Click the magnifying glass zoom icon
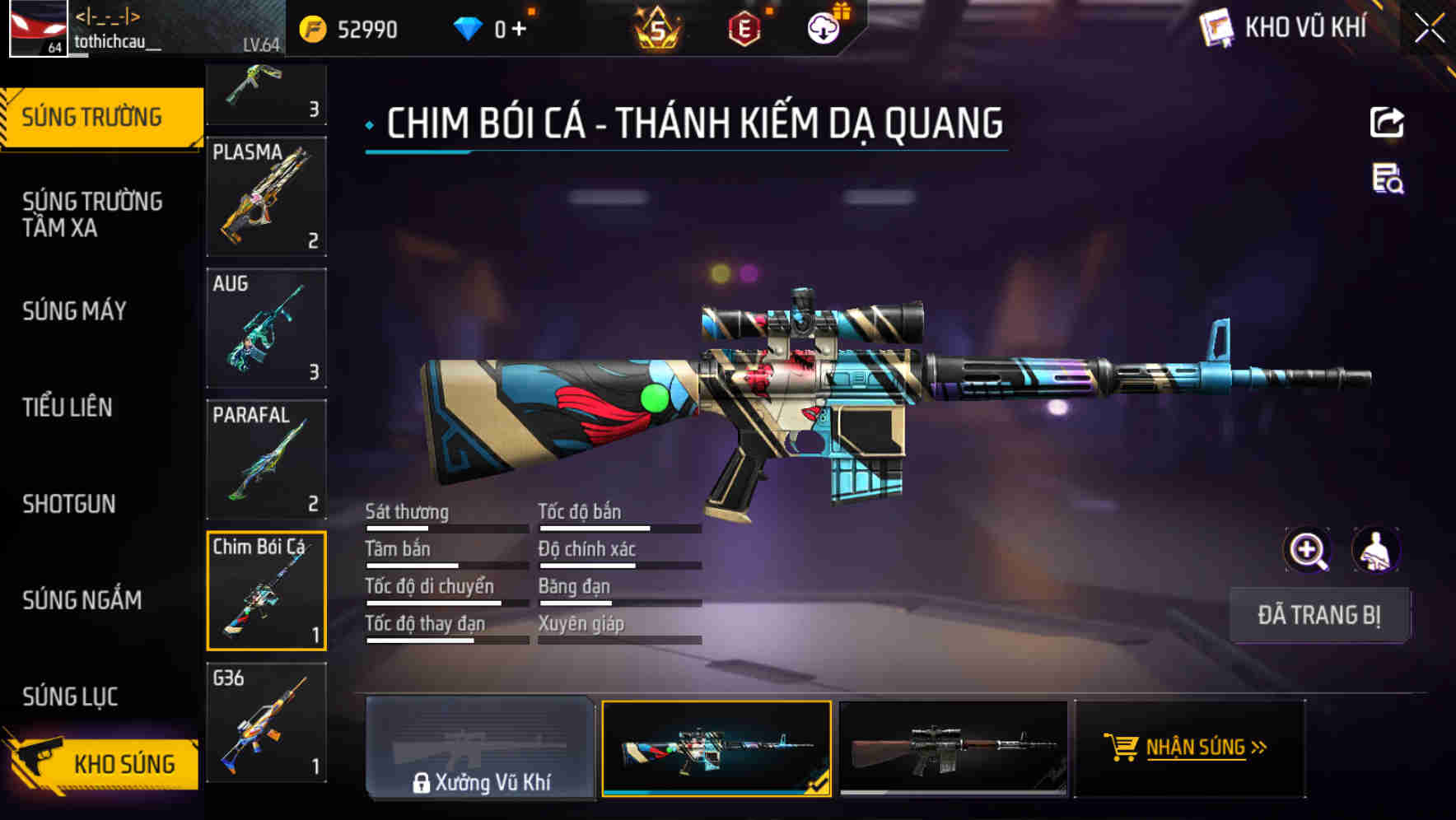 (x=1307, y=550)
